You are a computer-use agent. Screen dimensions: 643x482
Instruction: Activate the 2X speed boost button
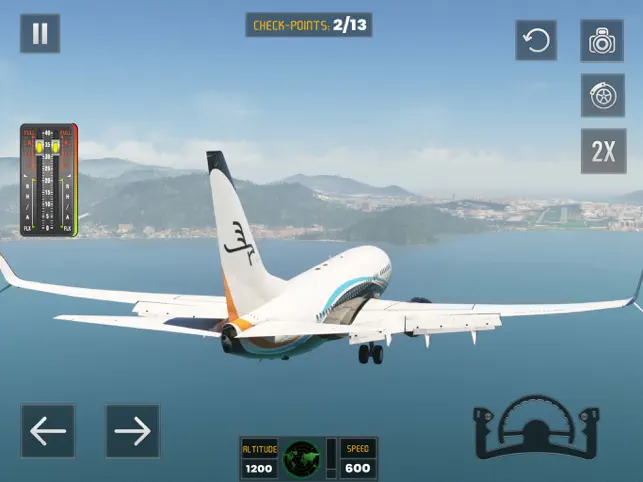[x=602, y=151]
